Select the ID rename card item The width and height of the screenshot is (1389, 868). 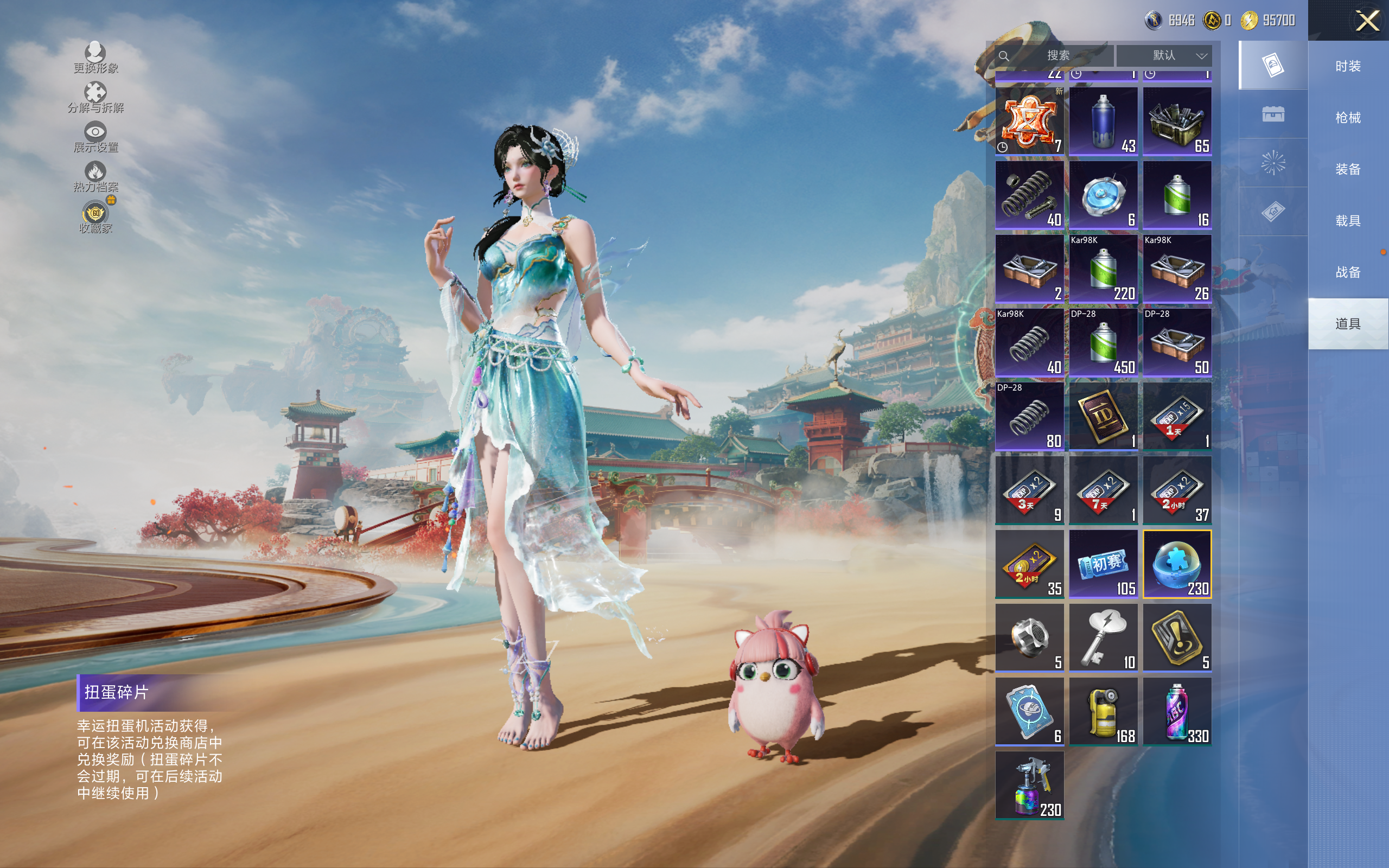point(1103,416)
